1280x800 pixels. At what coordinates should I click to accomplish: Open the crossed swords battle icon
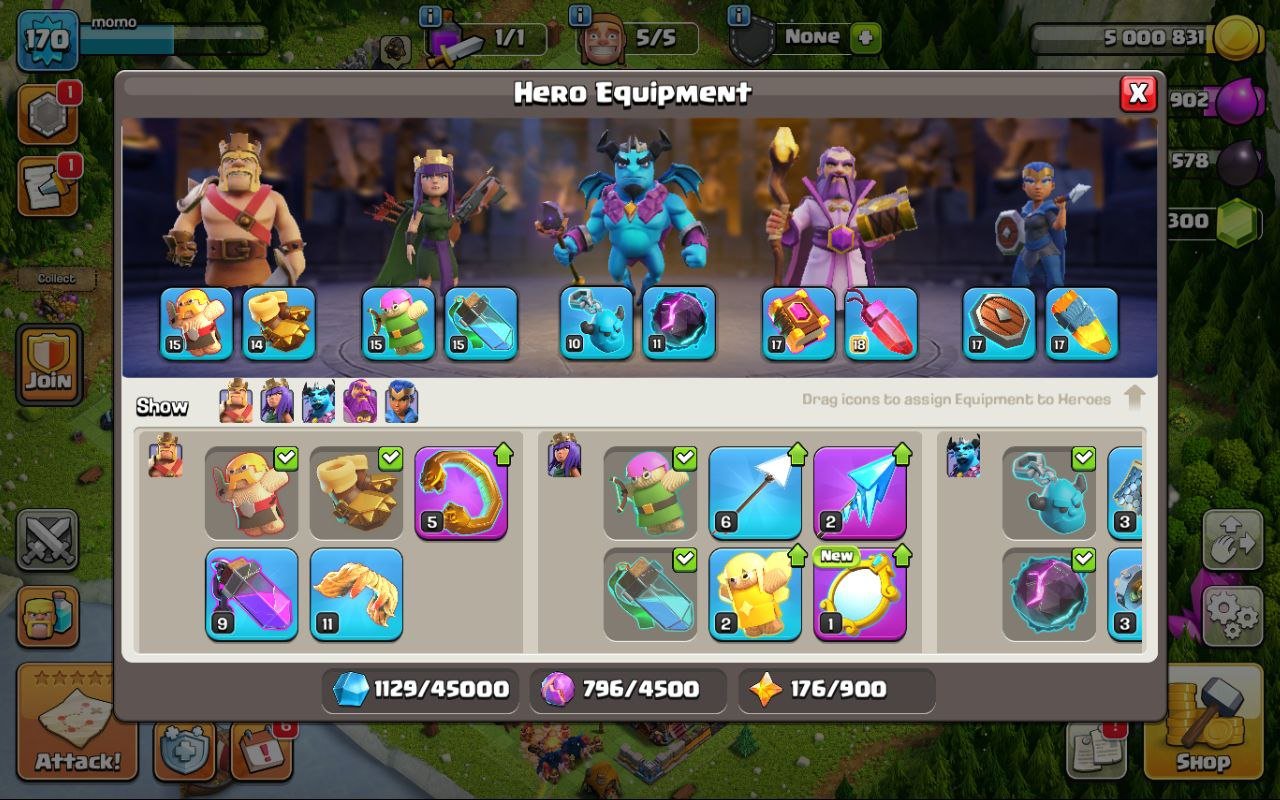(x=48, y=541)
